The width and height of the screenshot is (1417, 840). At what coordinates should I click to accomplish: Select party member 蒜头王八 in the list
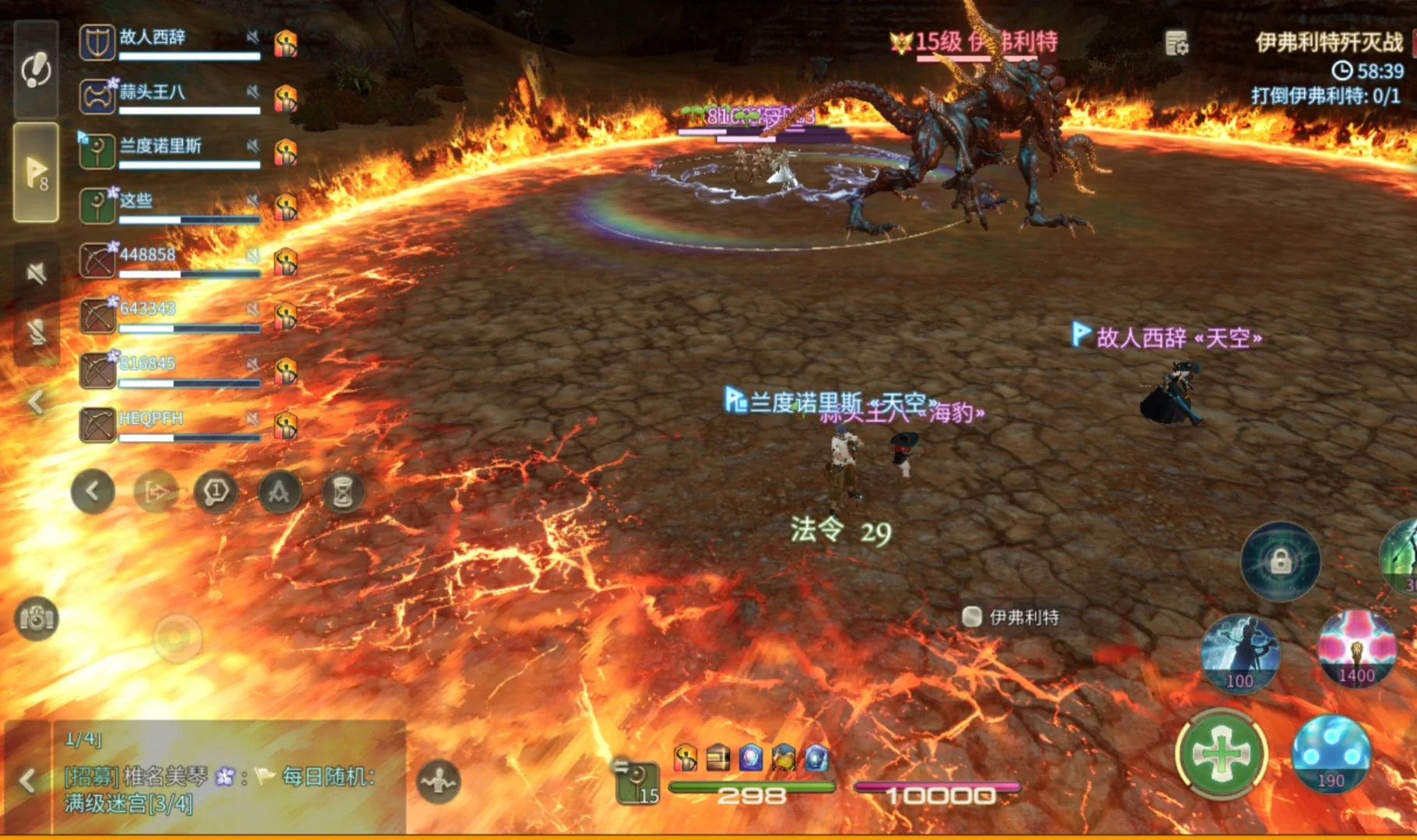coord(170,97)
